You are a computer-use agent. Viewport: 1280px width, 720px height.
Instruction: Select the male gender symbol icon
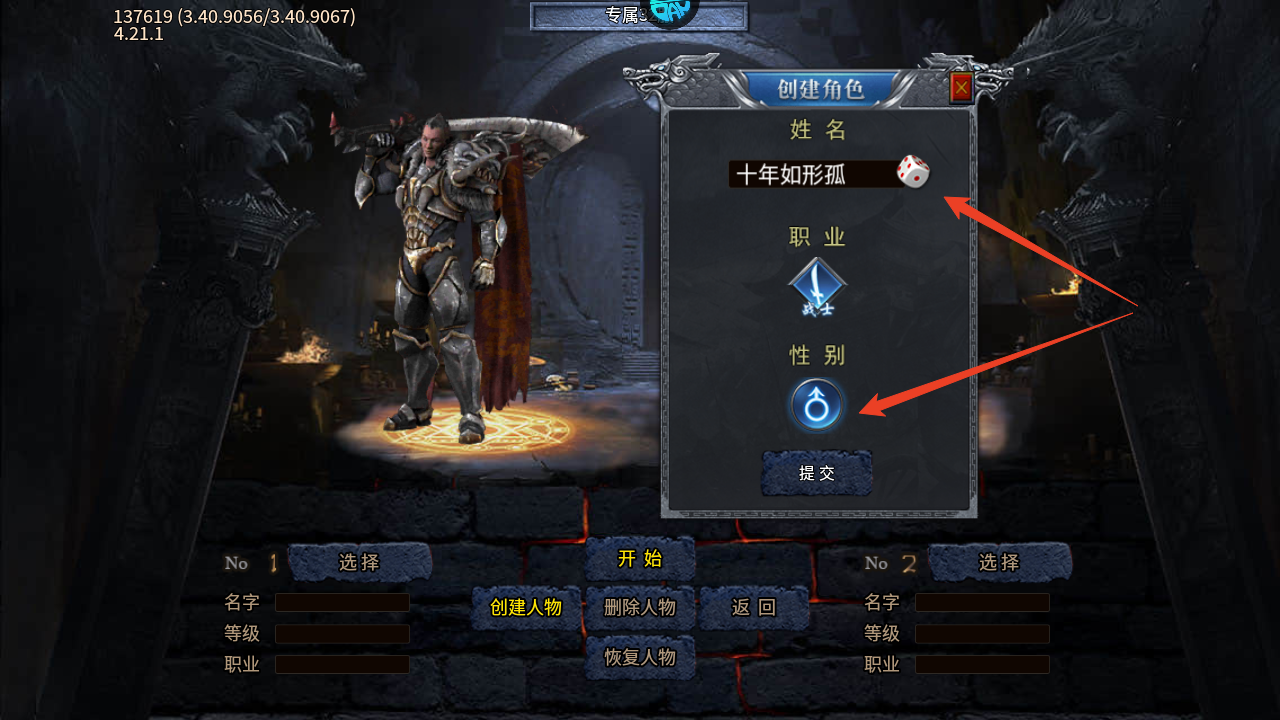pos(817,406)
